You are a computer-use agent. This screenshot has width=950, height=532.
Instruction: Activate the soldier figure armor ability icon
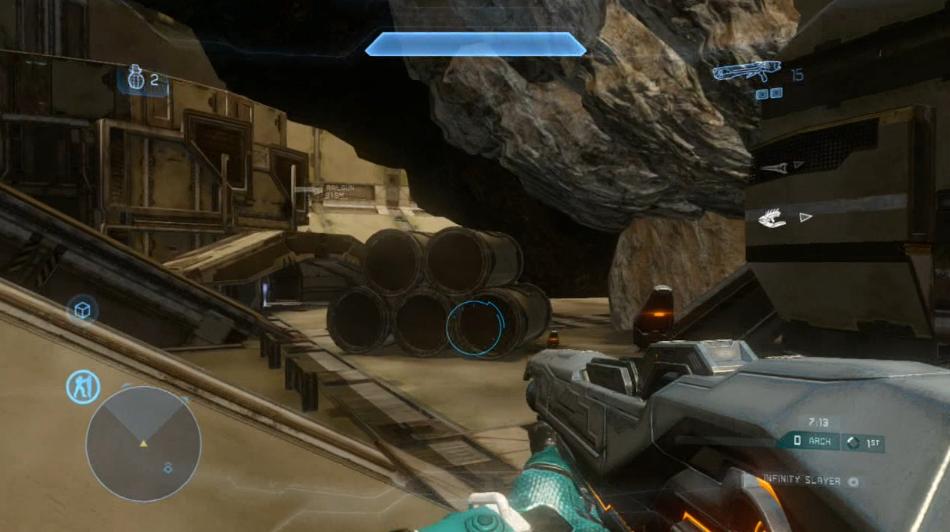tap(82, 386)
